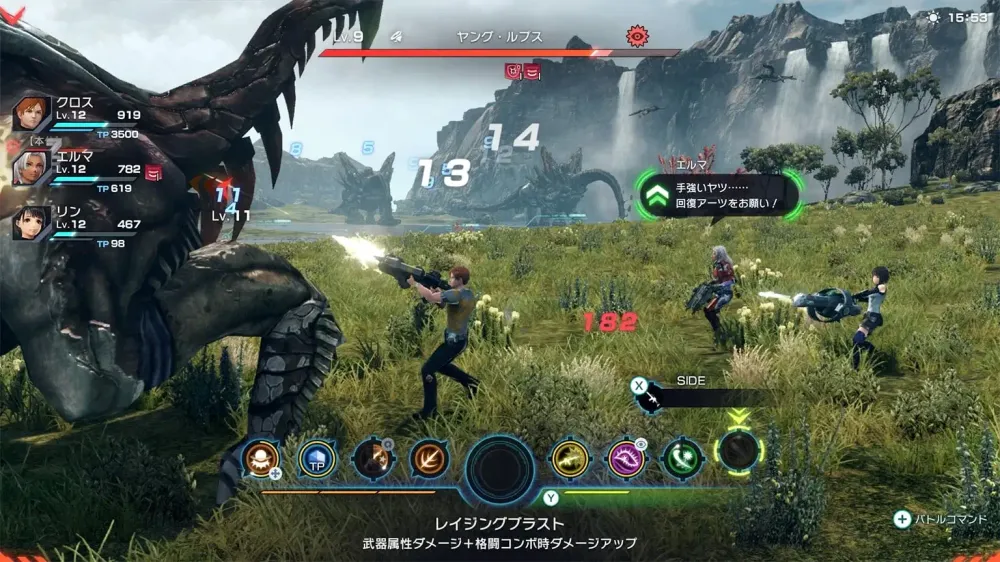Use the purple fanged-maw debuff art
1000x562 pixels.
point(628,458)
